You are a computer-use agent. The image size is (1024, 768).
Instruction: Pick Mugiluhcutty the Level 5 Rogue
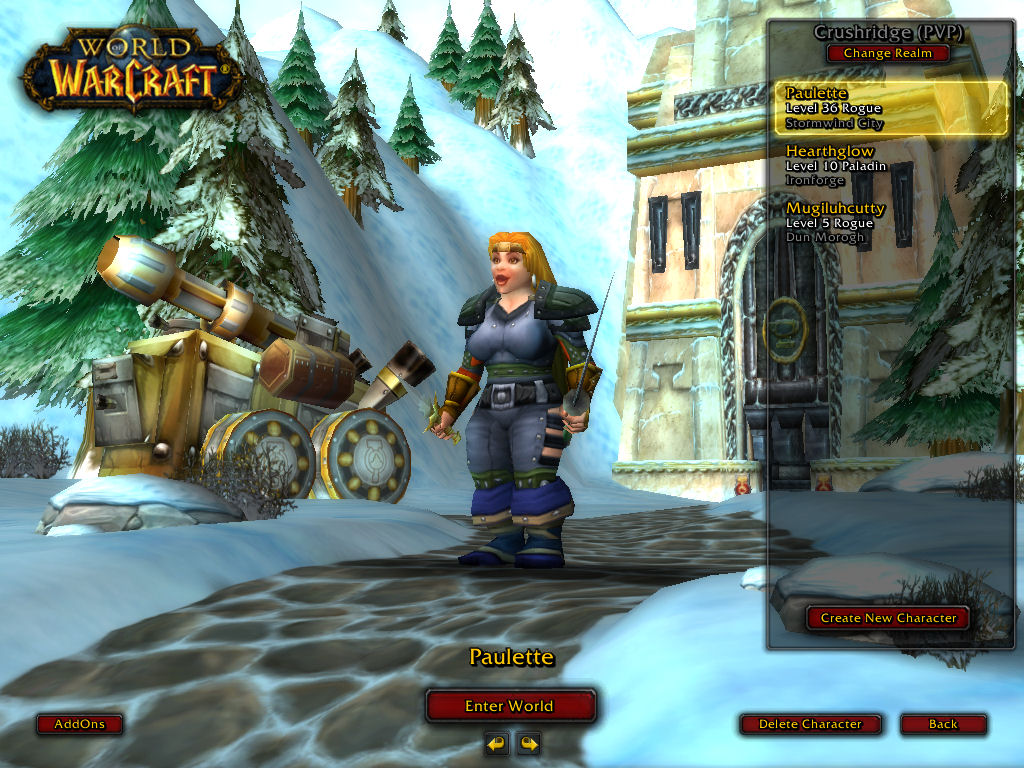click(x=890, y=222)
